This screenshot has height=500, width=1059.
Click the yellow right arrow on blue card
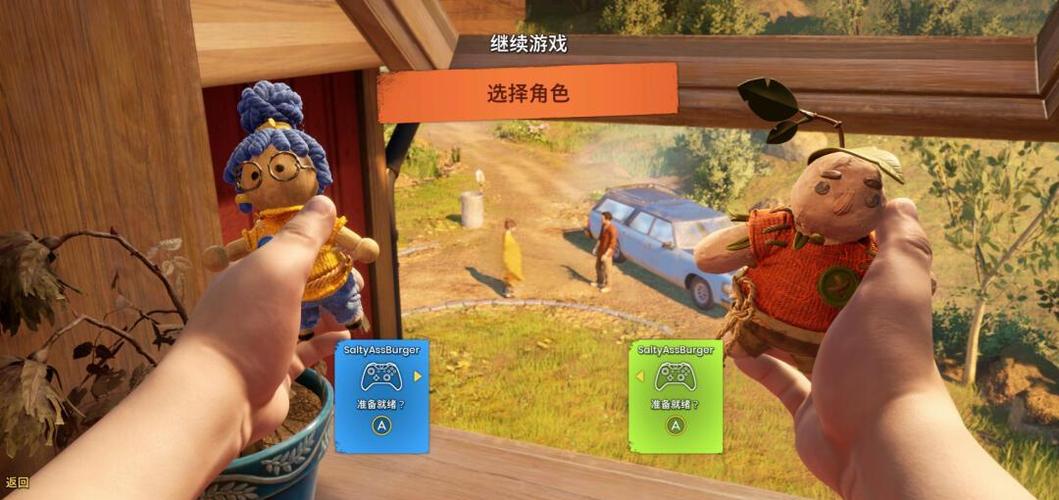418,376
